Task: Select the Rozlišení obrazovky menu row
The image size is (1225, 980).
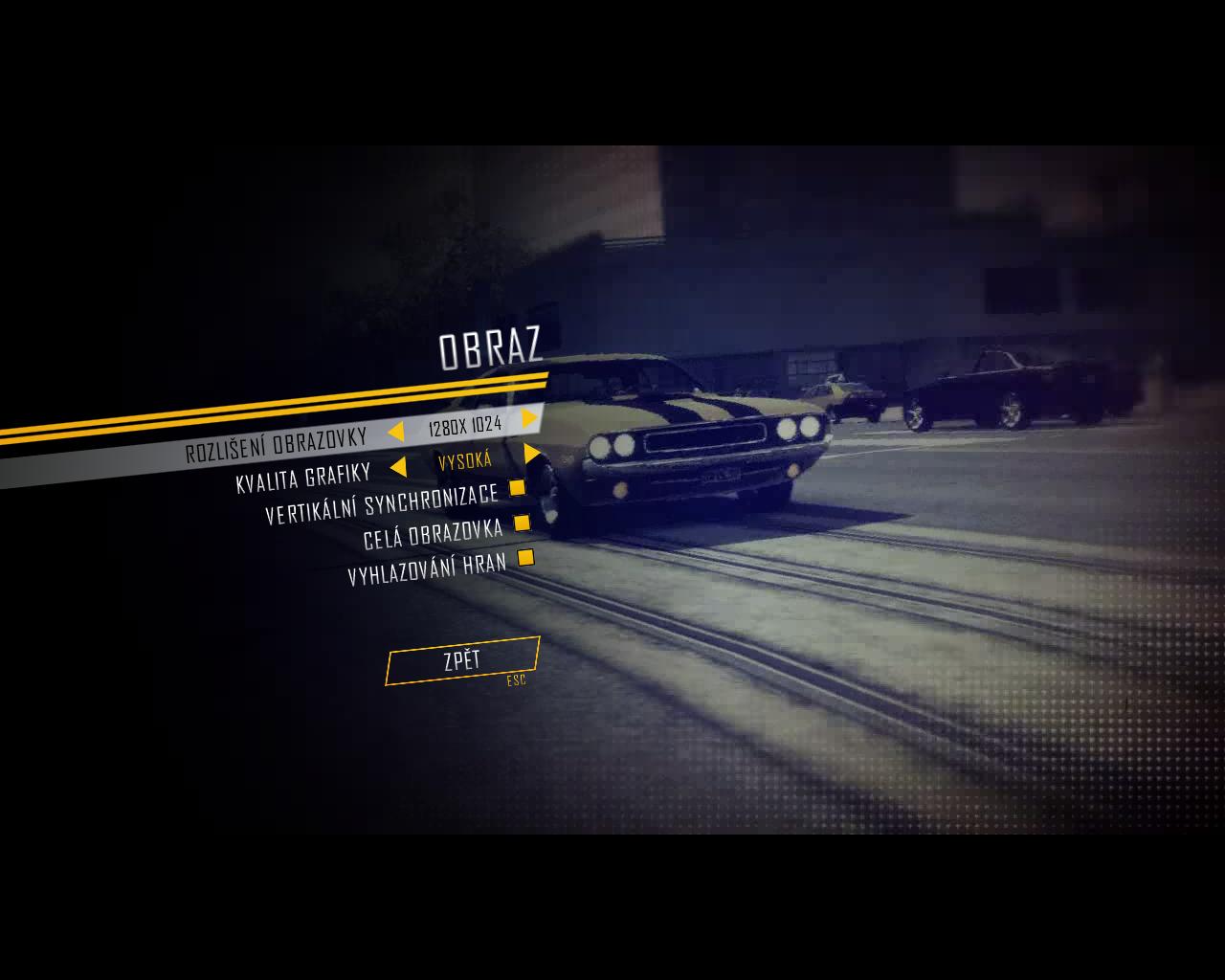Action: coord(276,445)
